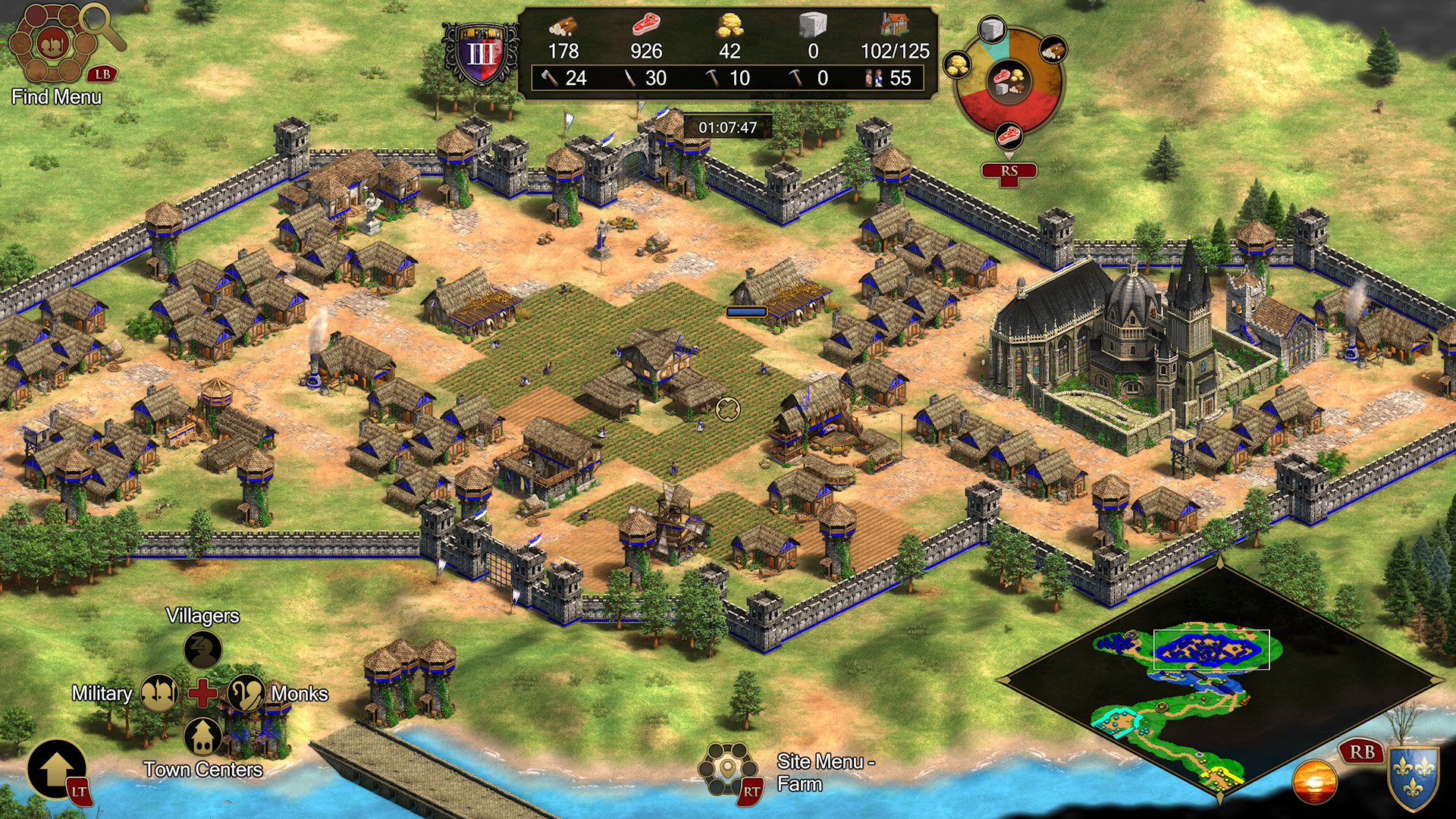Open the Find Menu wheel
The height and width of the screenshot is (819, 1456).
[x=53, y=44]
